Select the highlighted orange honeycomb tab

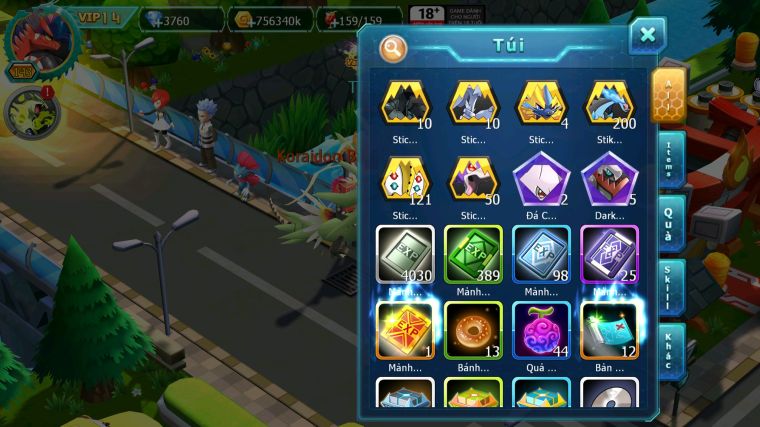667,97
